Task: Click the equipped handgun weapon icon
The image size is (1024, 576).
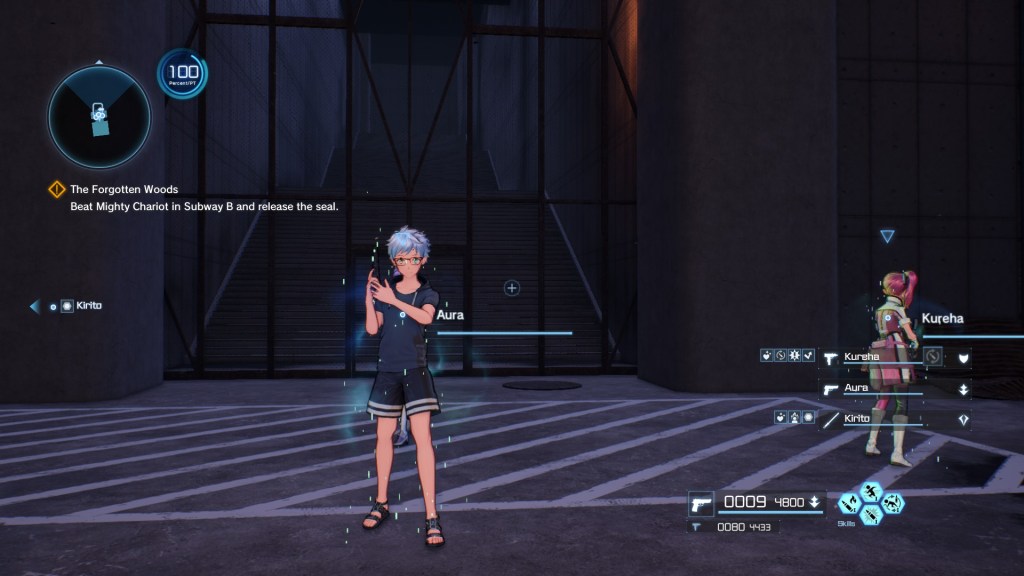Action: point(701,502)
